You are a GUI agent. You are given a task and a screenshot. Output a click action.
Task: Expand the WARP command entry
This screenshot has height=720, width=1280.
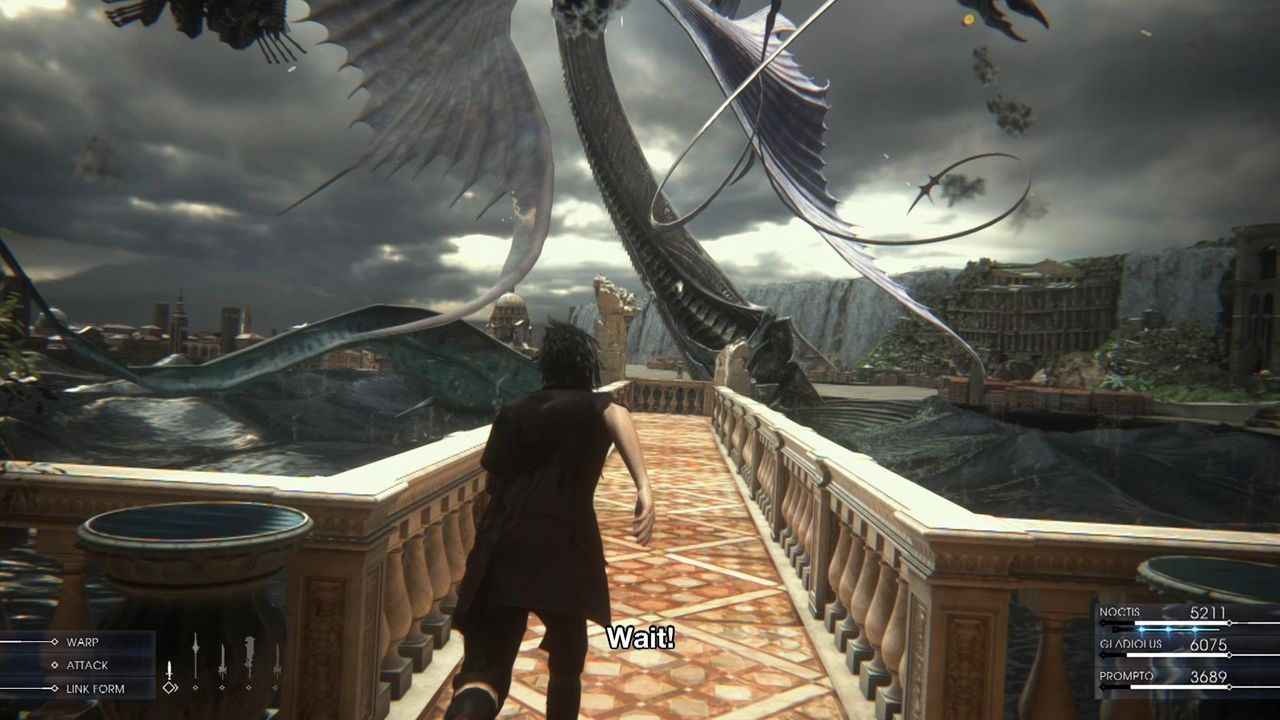coord(82,642)
